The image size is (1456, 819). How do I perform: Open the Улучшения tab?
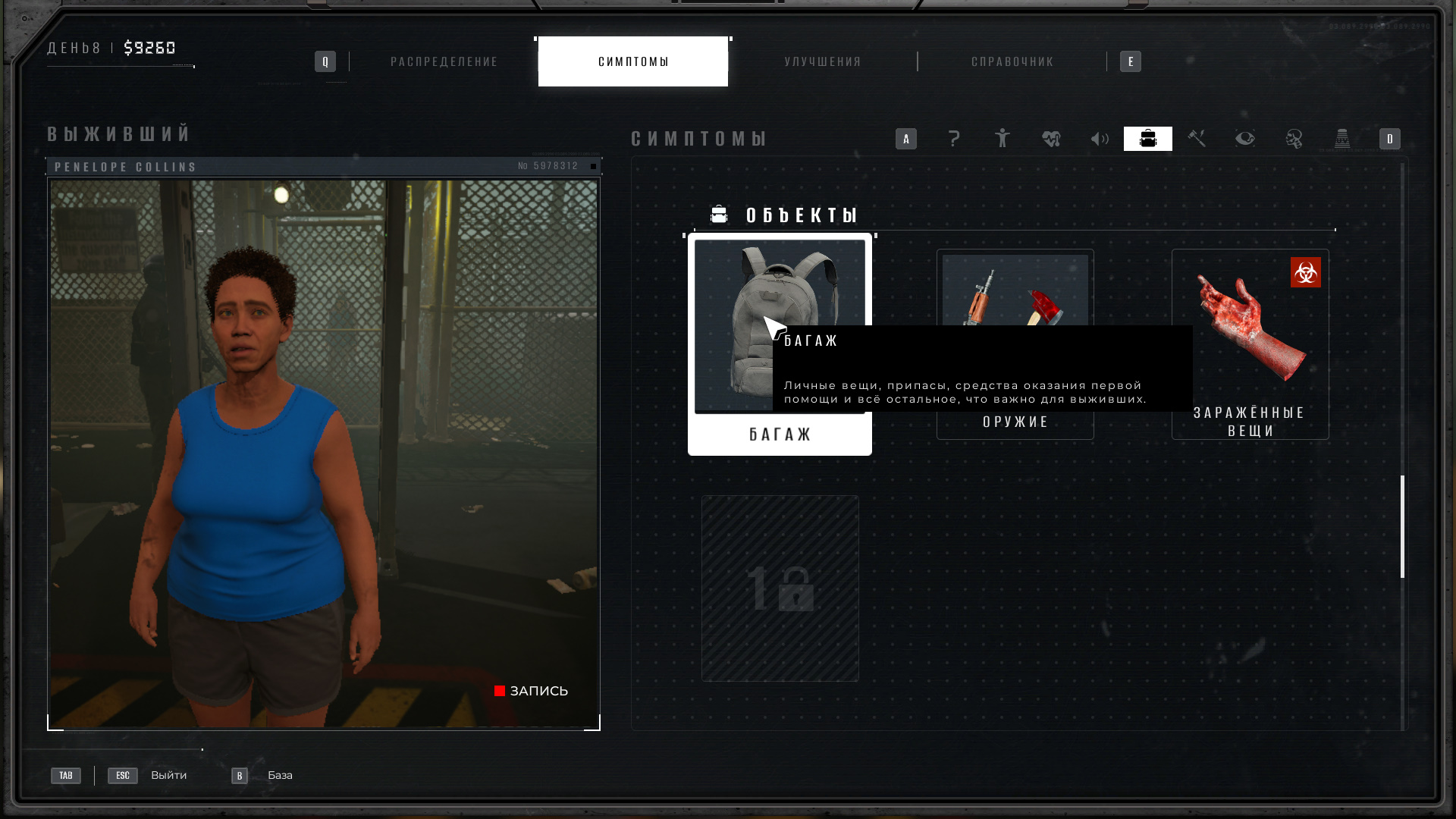point(823,61)
